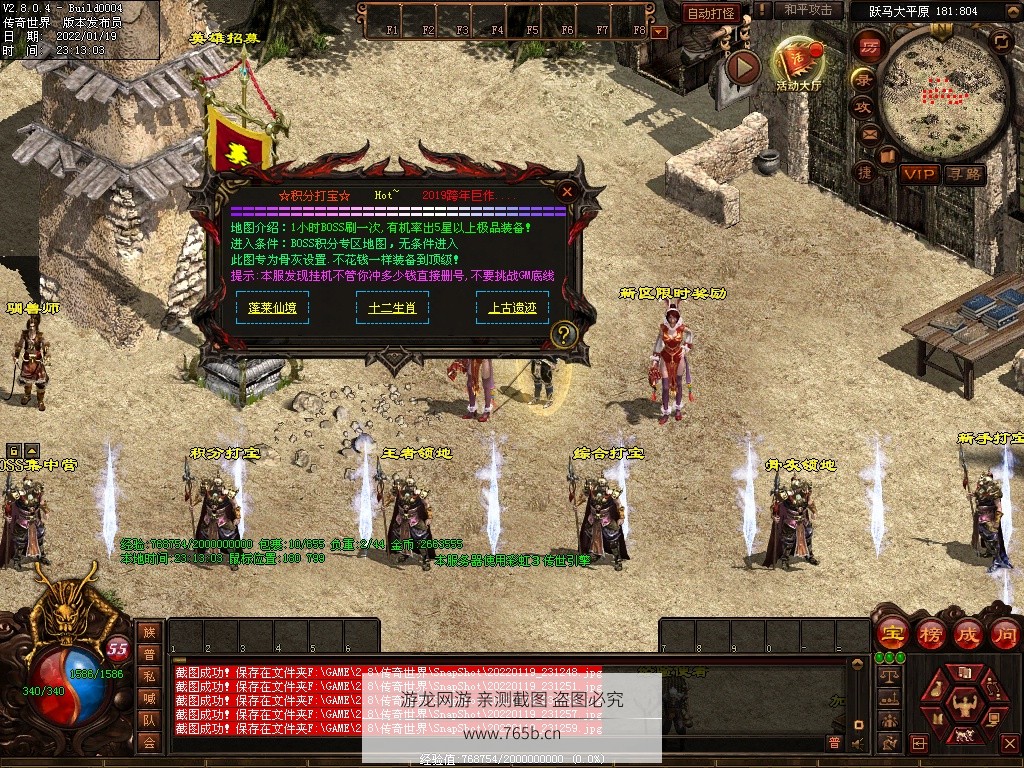Select the 喊 shout chat channel
Screen dimensions: 1024x768
click(x=149, y=698)
